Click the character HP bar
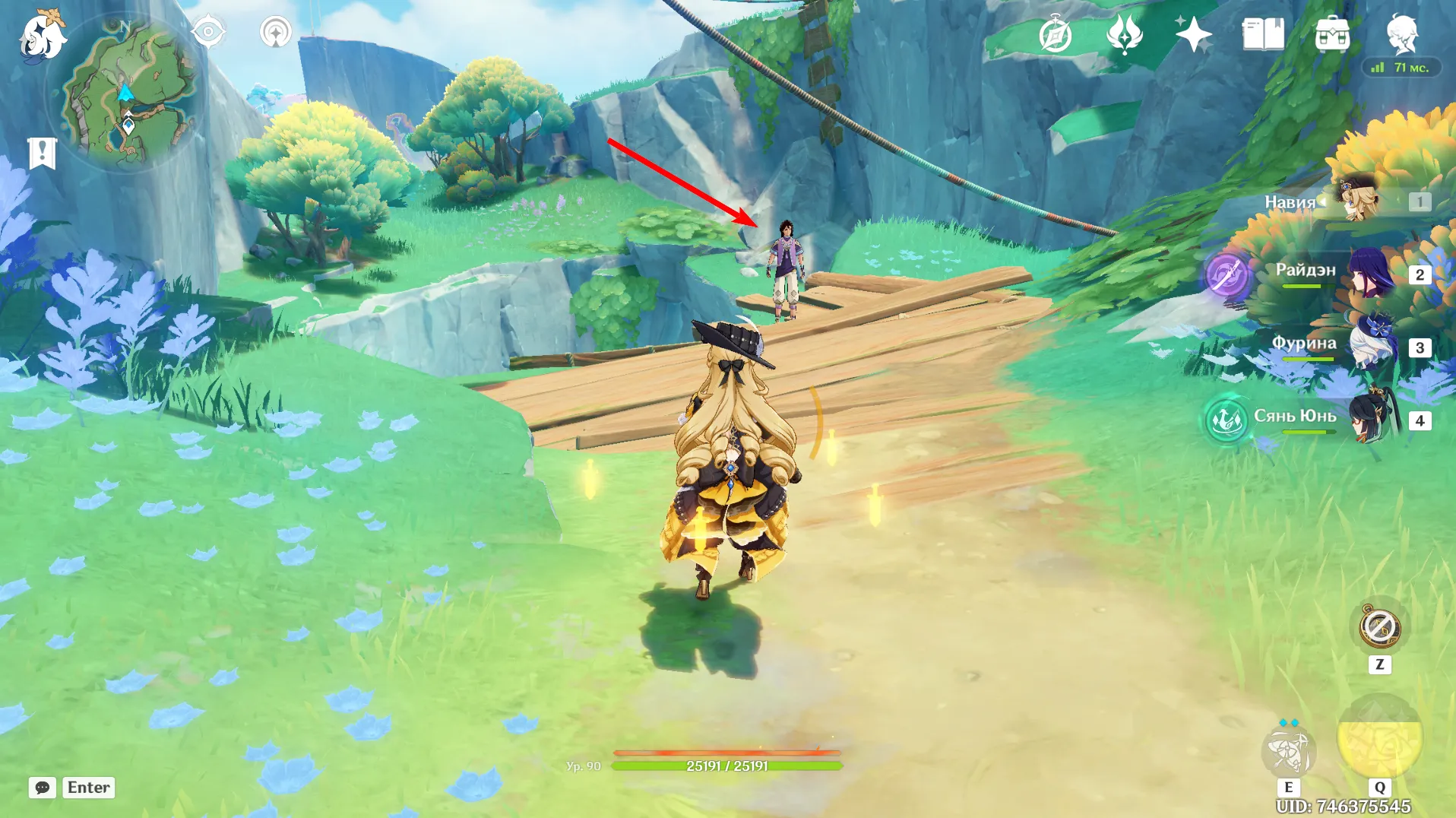1456x818 pixels. (x=727, y=765)
